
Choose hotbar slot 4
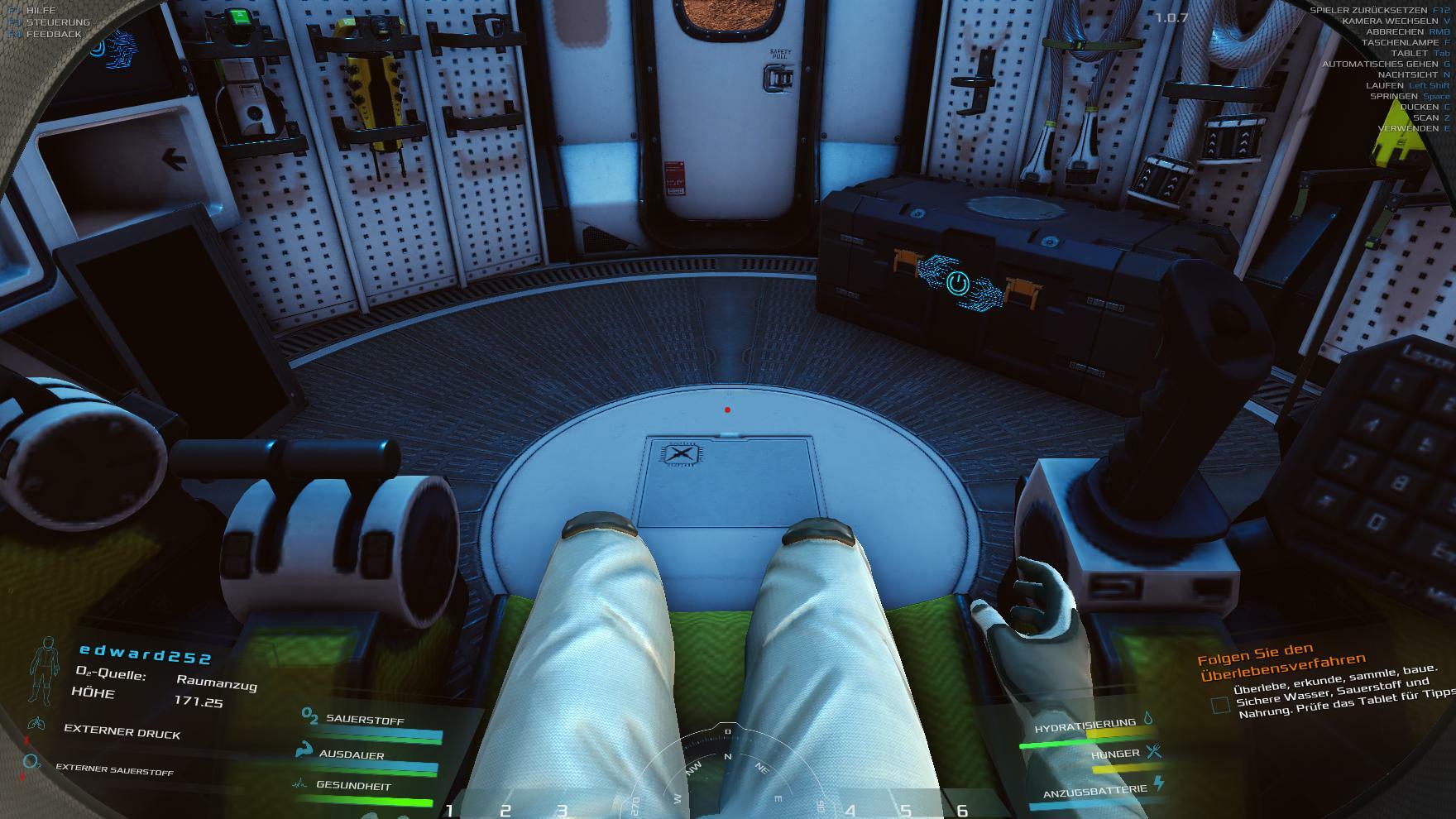[x=850, y=811]
